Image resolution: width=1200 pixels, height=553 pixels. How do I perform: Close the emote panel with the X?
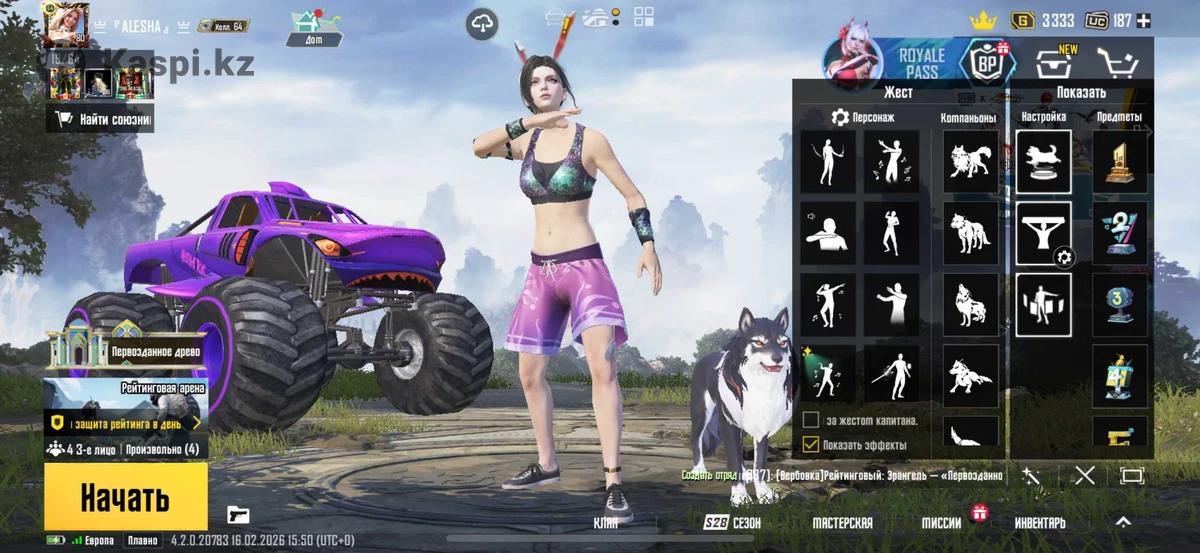[1084, 475]
